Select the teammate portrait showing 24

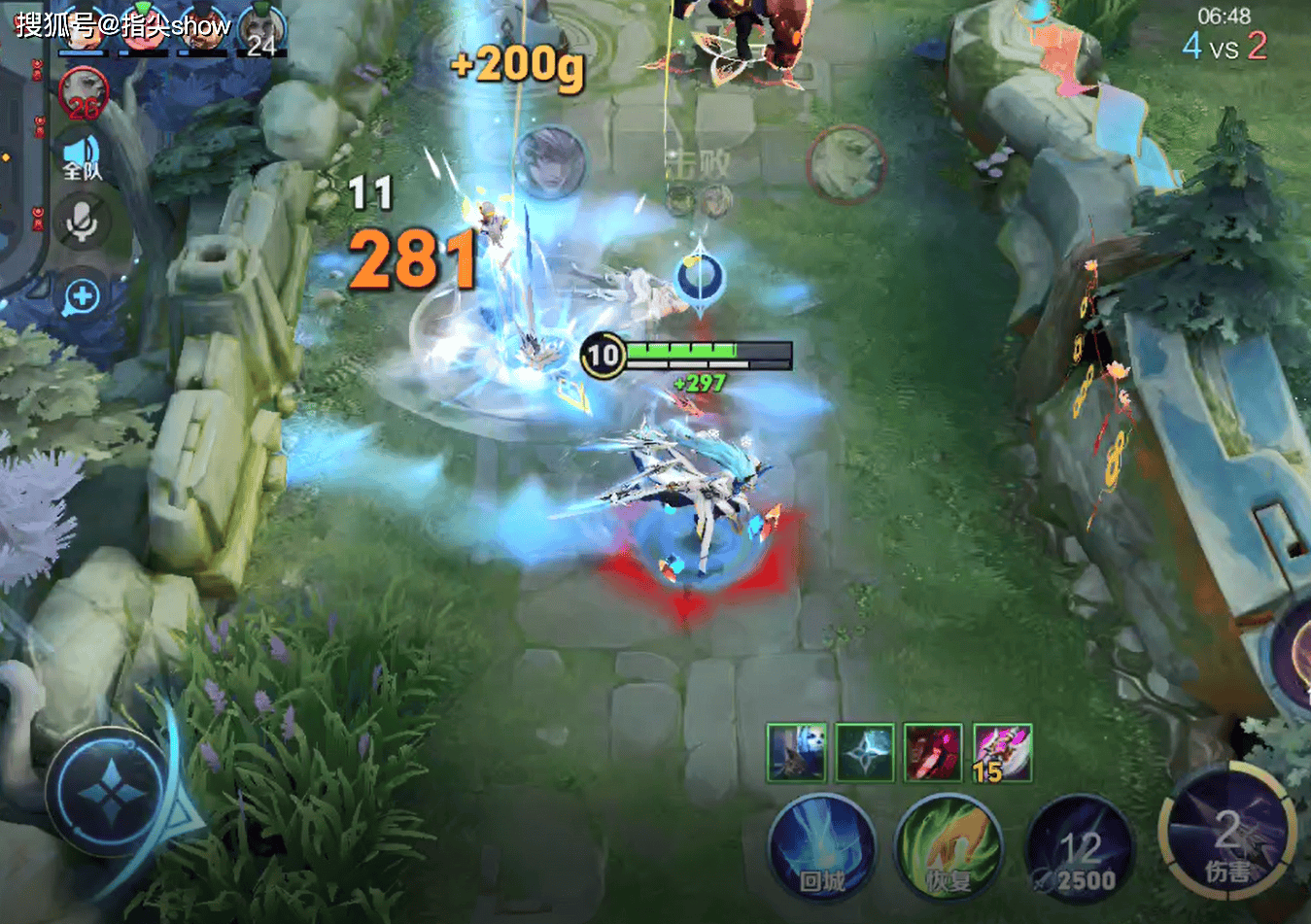coord(260,29)
